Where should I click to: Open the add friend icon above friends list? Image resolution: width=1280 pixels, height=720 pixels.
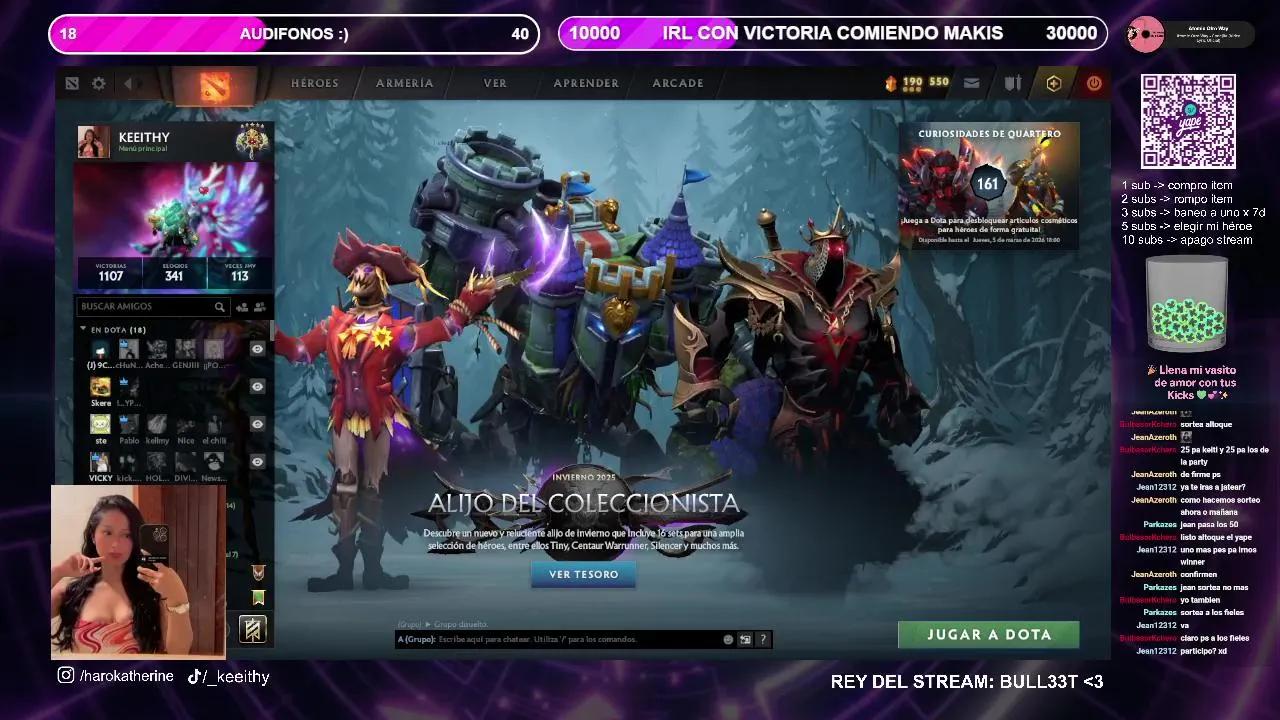coord(241,306)
